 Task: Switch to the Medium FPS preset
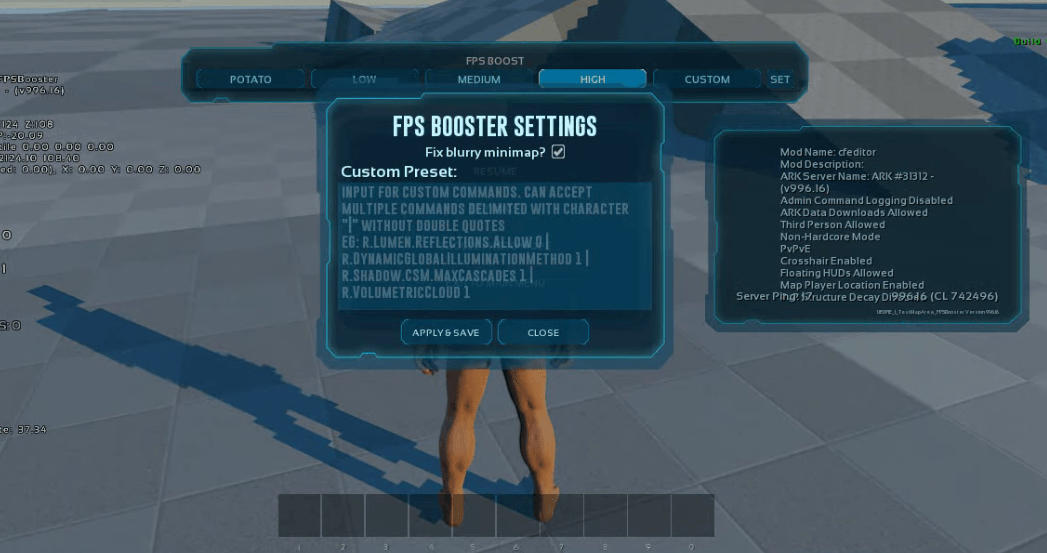pyautogui.click(x=479, y=79)
